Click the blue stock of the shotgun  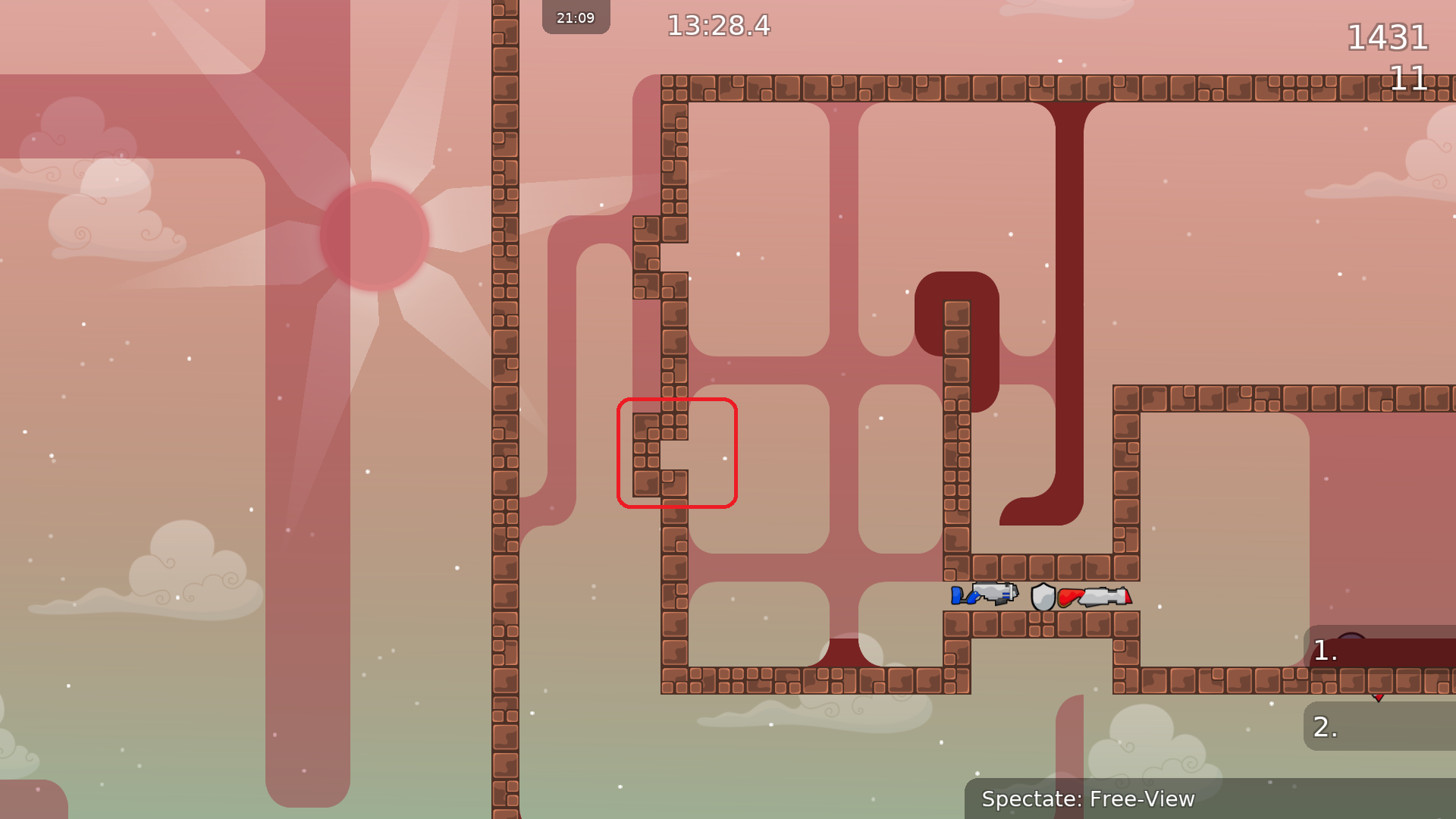[x=956, y=597]
